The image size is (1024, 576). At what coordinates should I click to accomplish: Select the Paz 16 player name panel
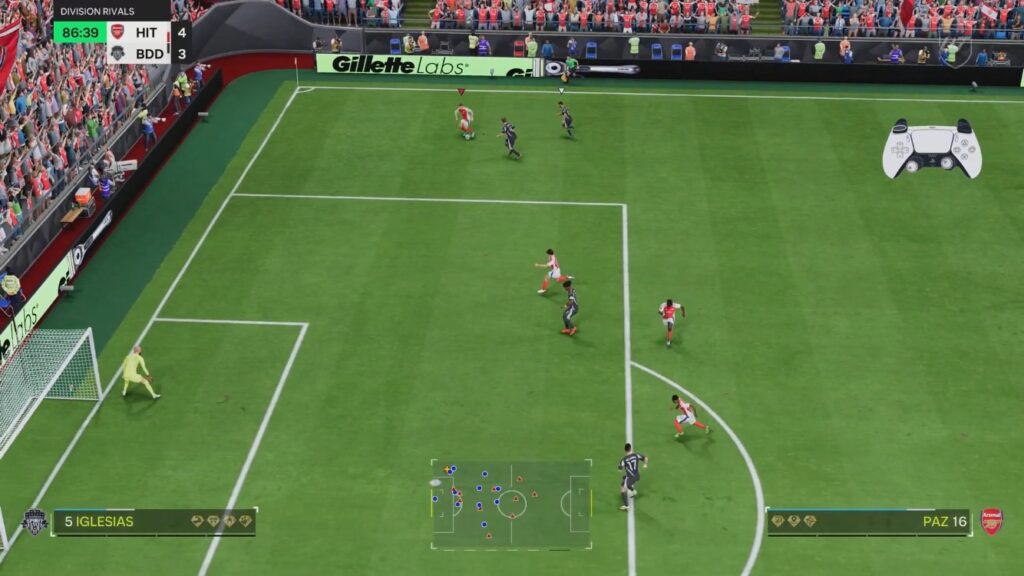tap(868, 522)
